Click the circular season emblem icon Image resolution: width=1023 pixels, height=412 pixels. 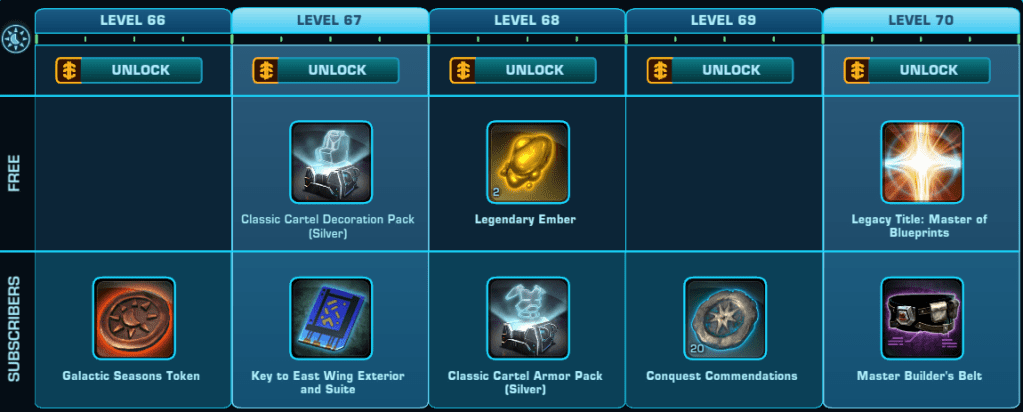(x=16, y=39)
